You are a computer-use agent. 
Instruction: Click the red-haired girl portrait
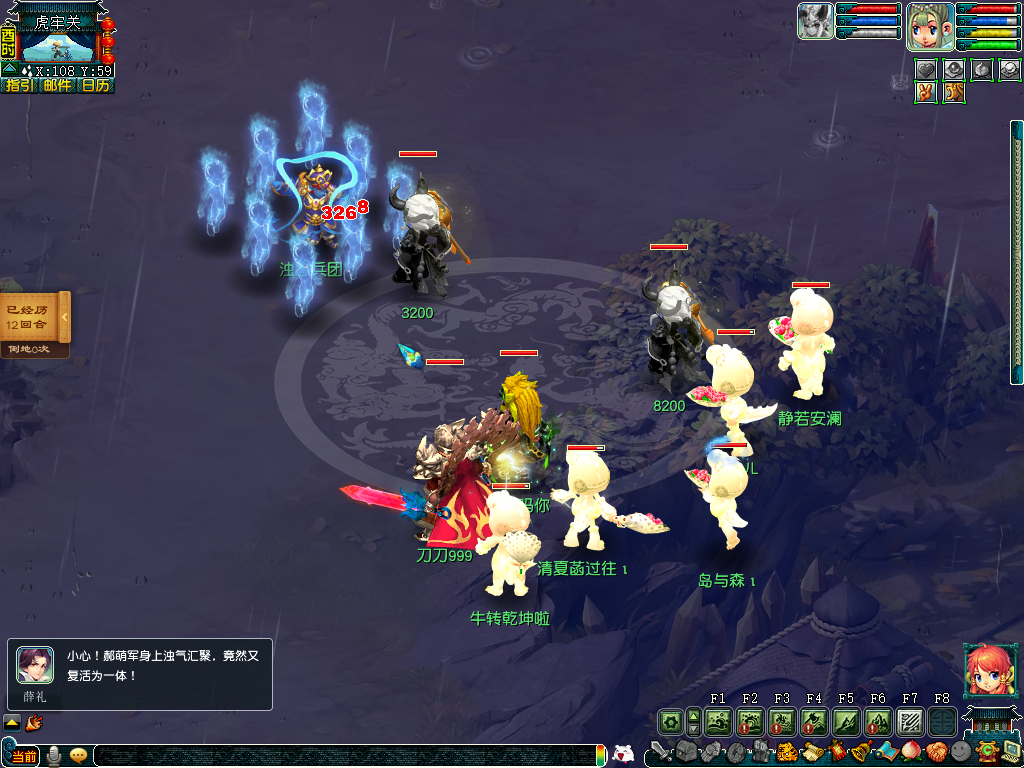pyautogui.click(x=986, y=670)
